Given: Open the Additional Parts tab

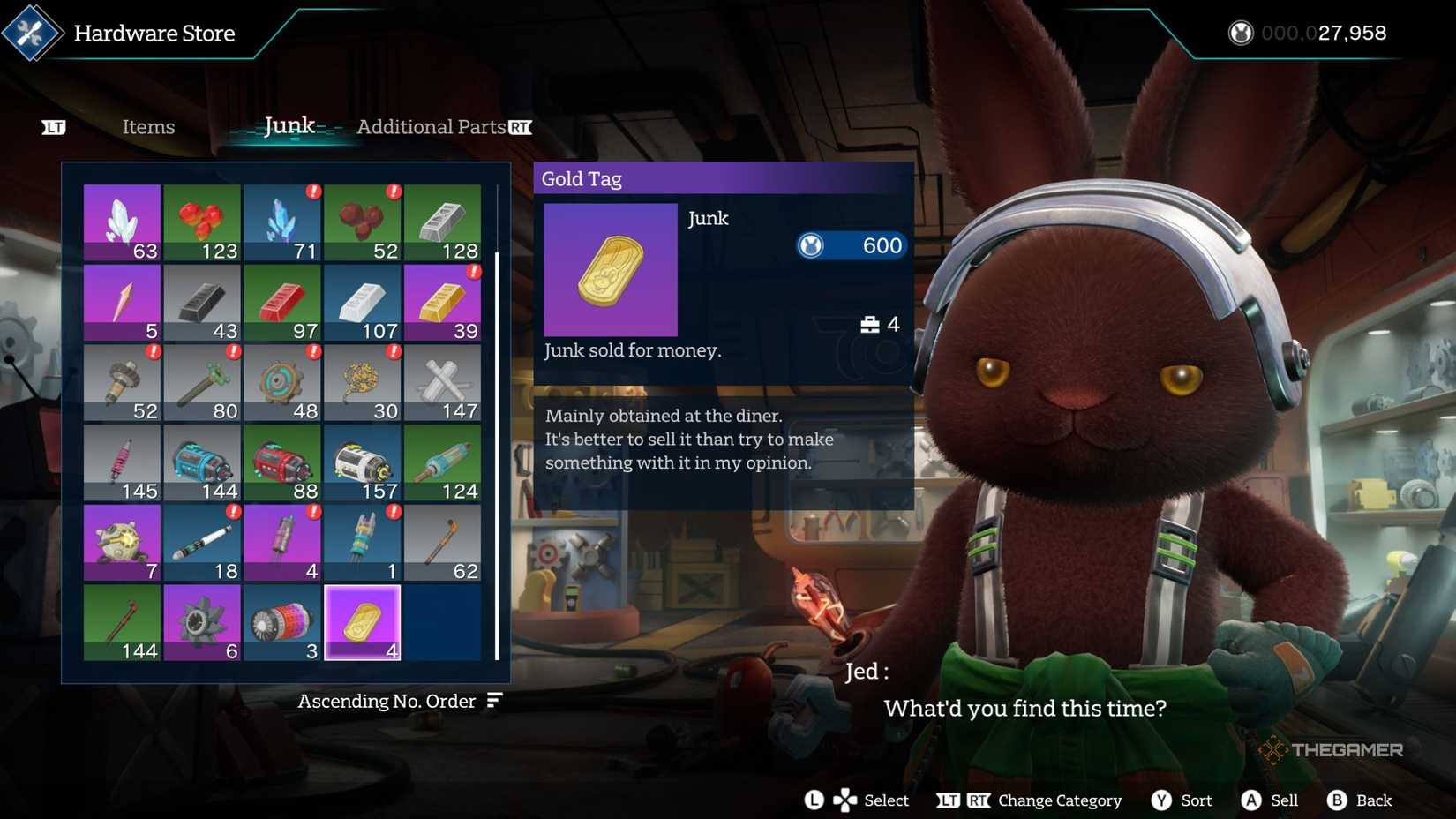Looking at the screenshot, I should 432,127.
